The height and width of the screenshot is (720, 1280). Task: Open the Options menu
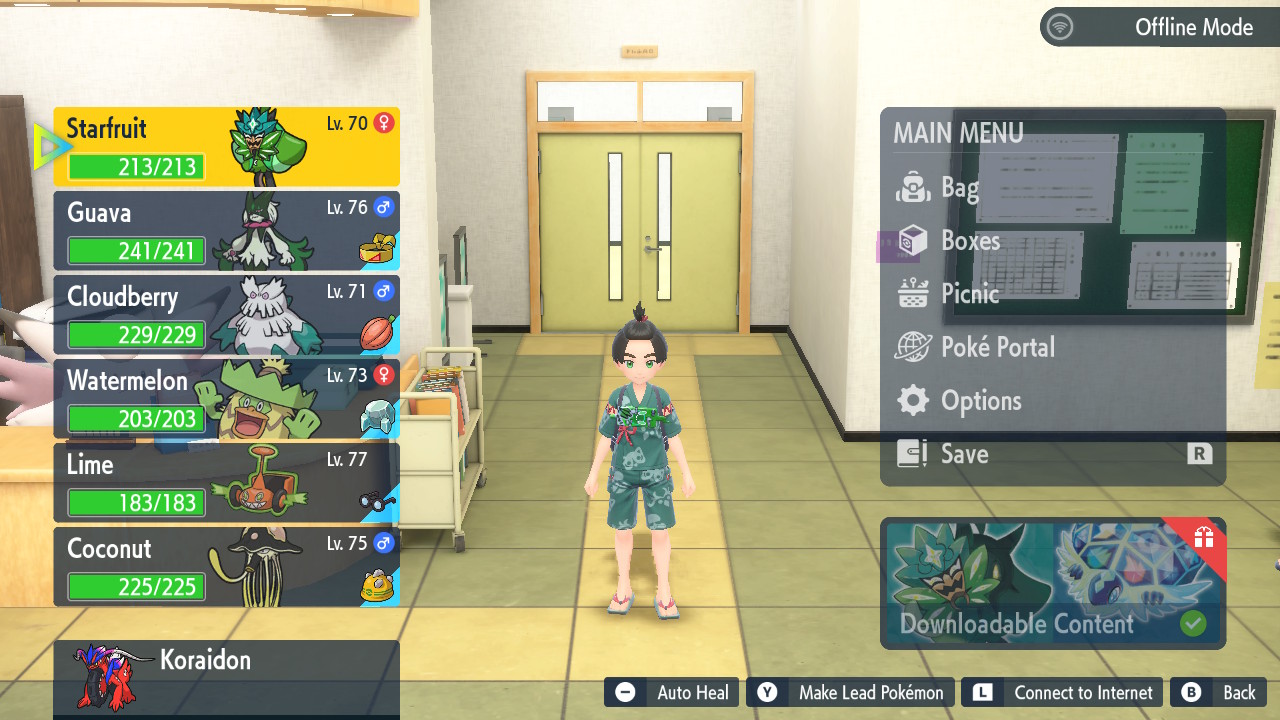pos(980,401)
